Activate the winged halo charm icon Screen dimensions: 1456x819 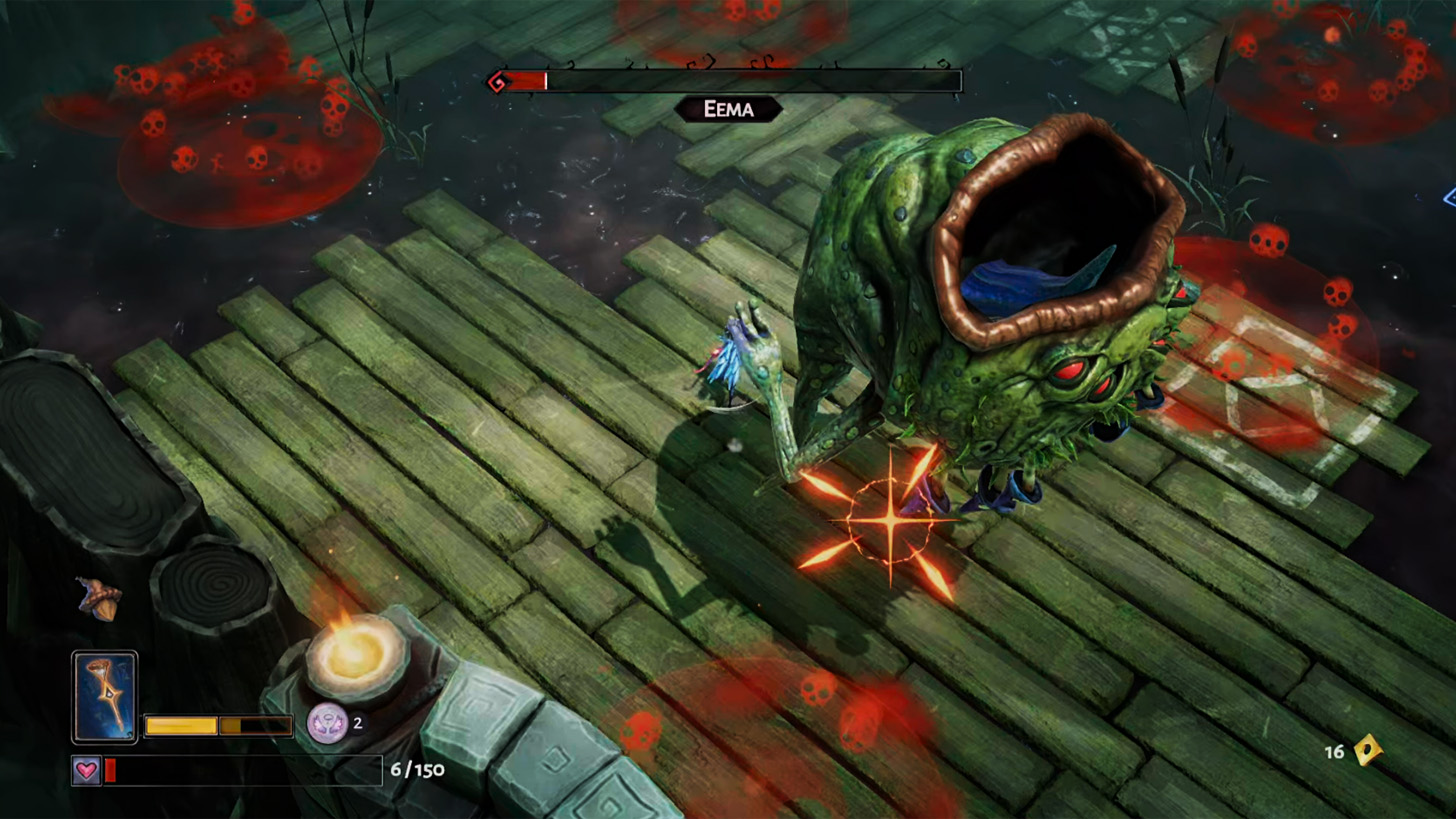tap(326, 722)
